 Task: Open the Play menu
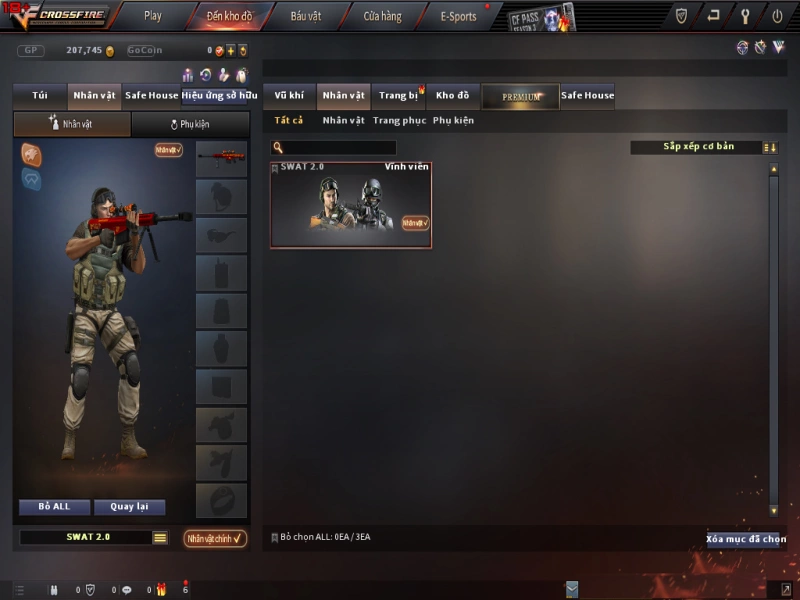[152, 16]
